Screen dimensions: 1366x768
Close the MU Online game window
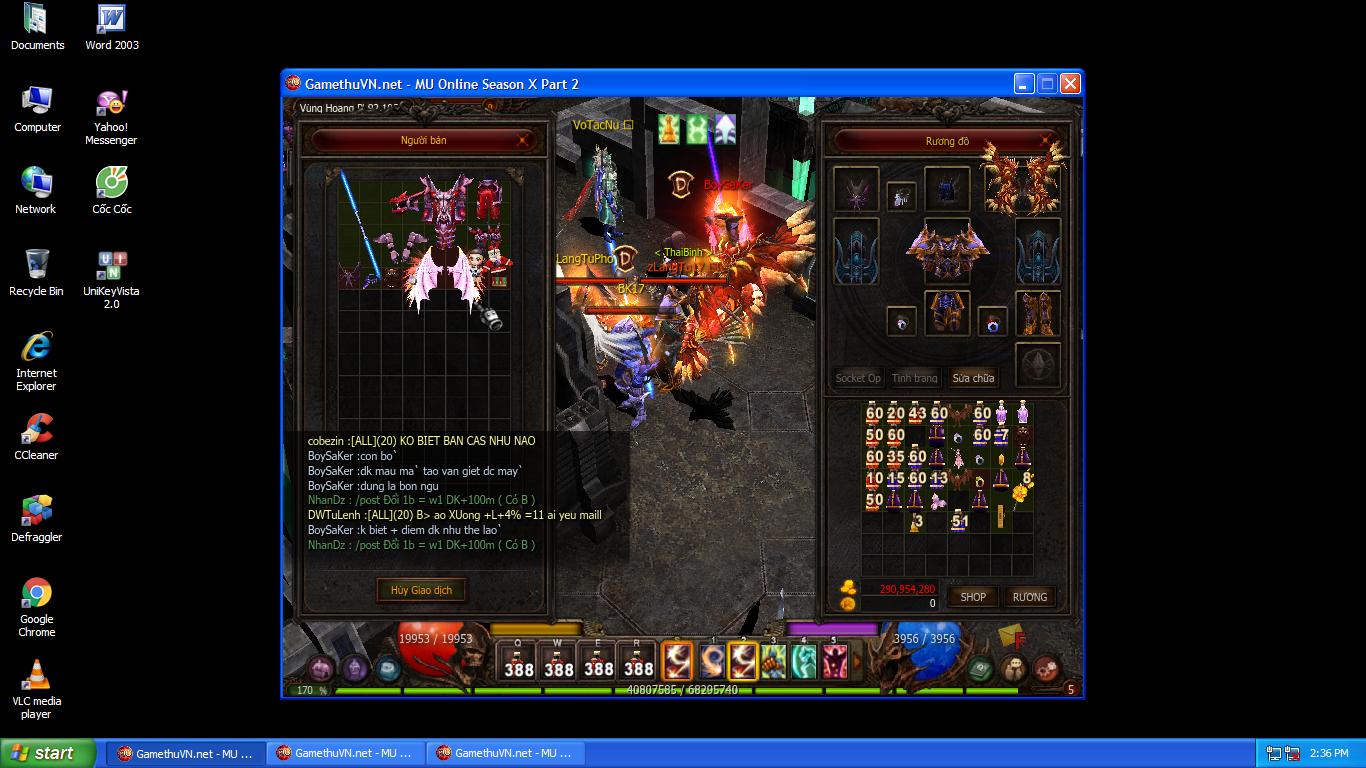(x=1070, y=84)
